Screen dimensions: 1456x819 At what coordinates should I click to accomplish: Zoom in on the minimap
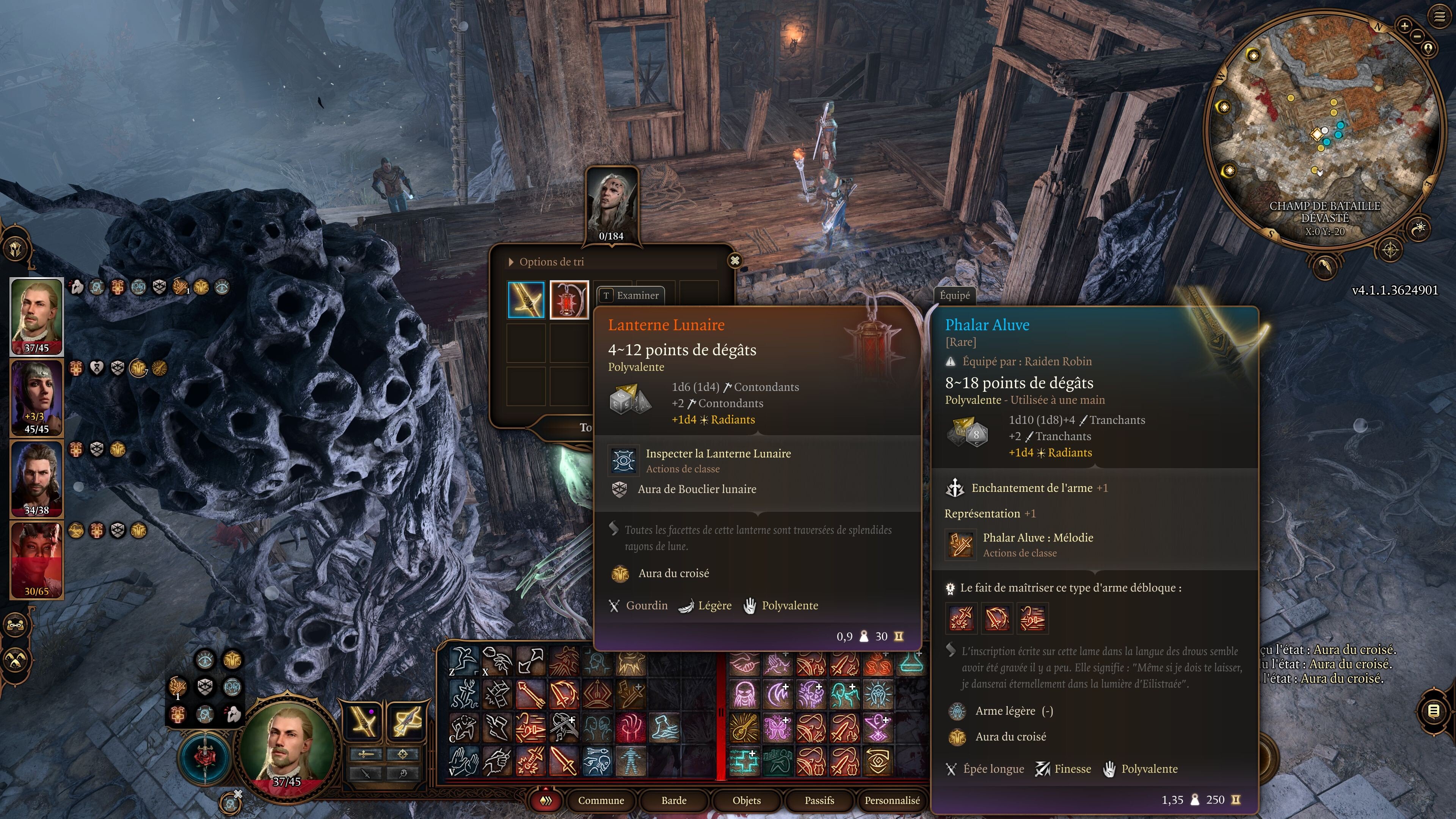[x=1404, y=26]
